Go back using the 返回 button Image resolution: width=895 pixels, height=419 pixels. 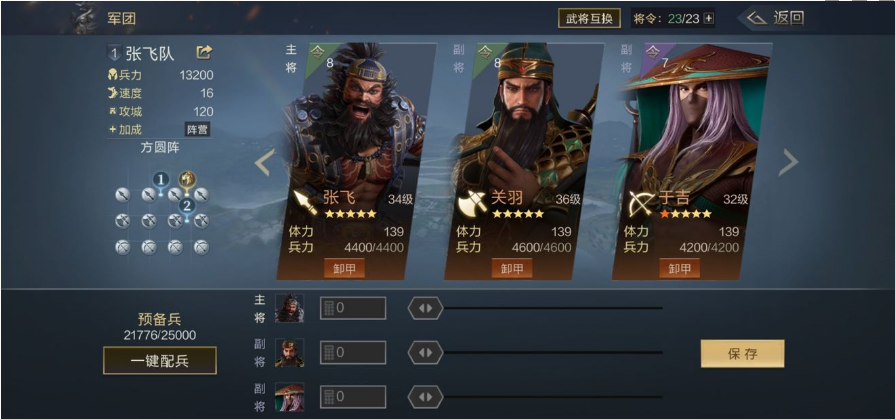pos(777,18)
